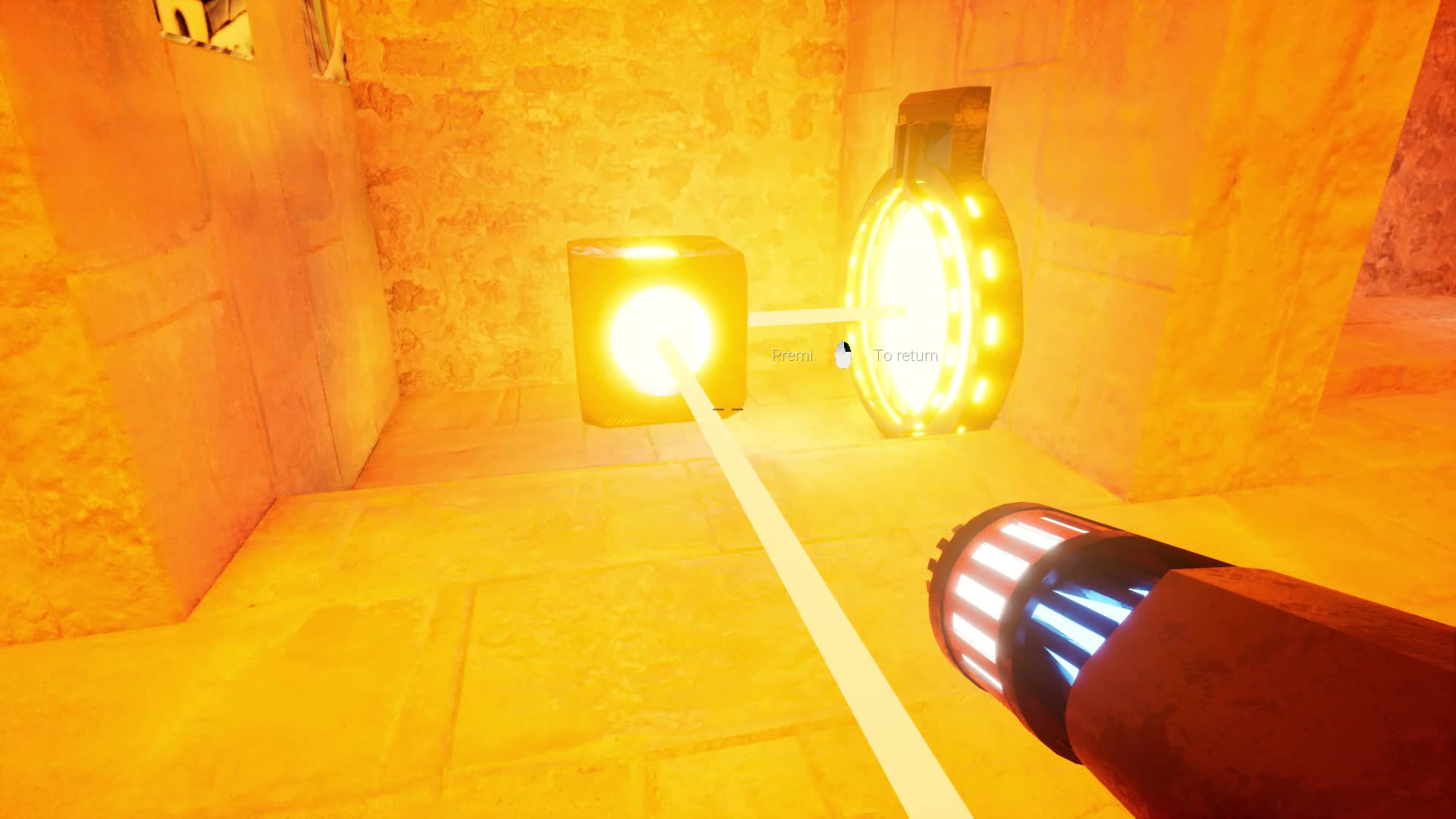Click the mouse button icon in the prompt
This screenshot has width=1456, height=819.
[x=842, y=354]
